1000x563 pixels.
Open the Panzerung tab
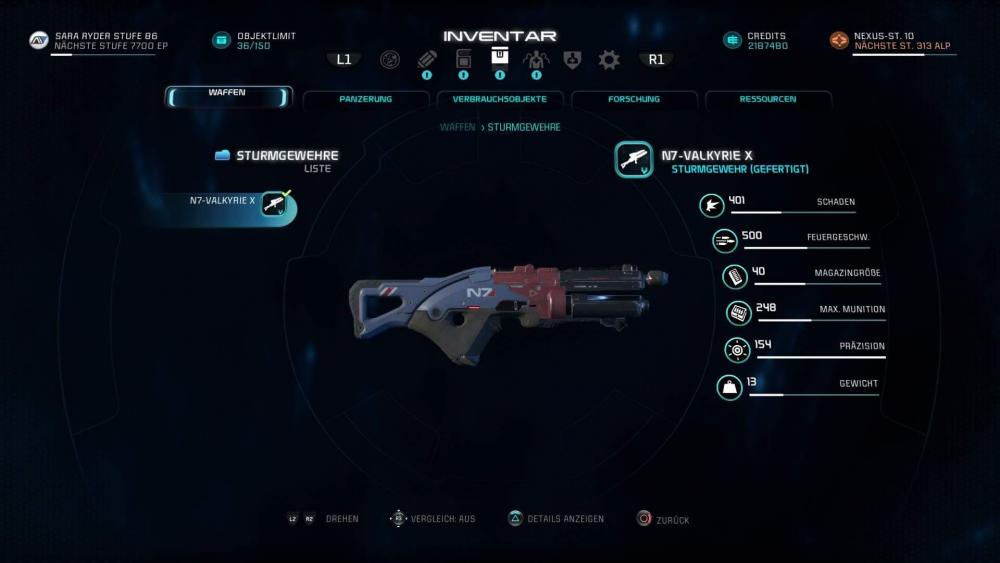click(365, 99)
